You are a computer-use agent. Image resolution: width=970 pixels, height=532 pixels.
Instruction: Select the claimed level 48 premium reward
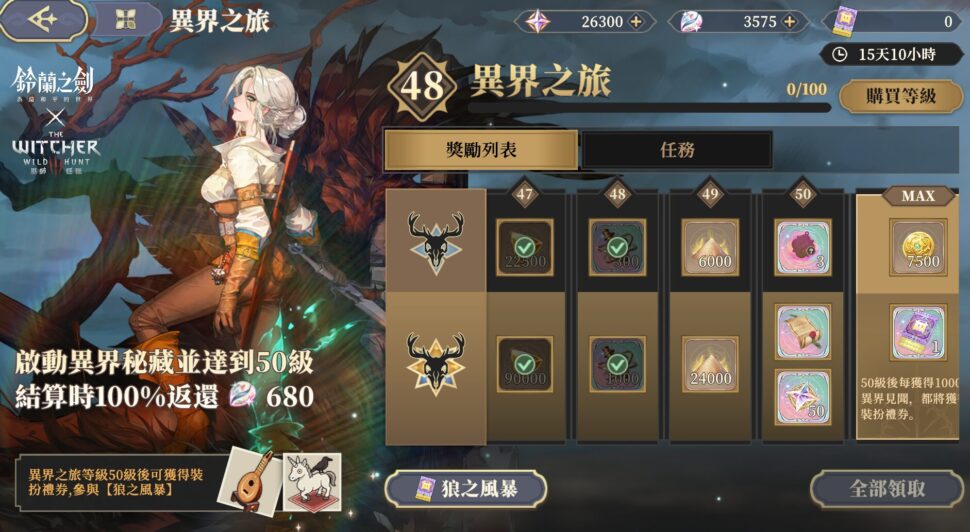617,364
